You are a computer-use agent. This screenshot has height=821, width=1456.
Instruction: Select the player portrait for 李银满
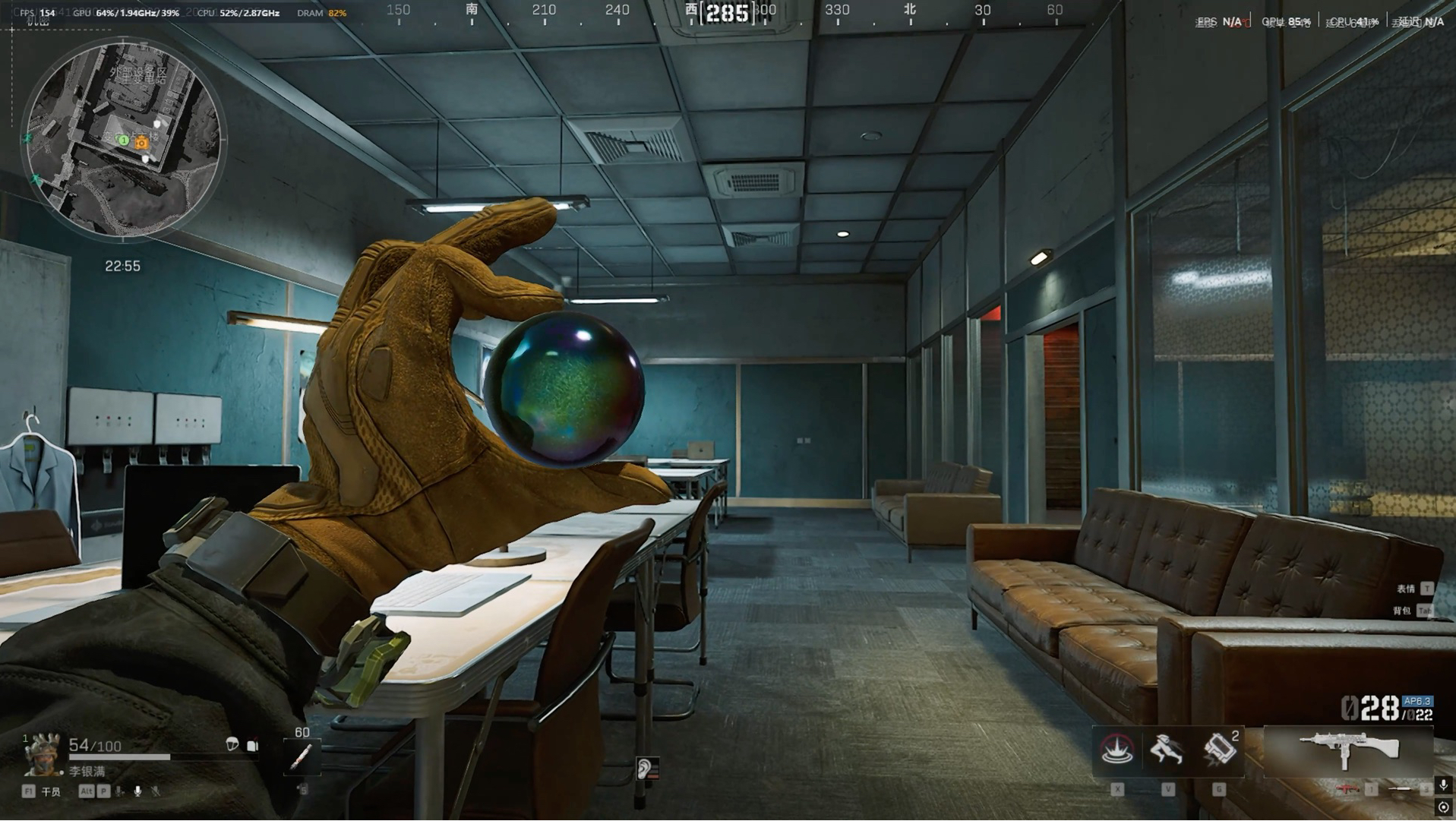[x=42, y=753]
